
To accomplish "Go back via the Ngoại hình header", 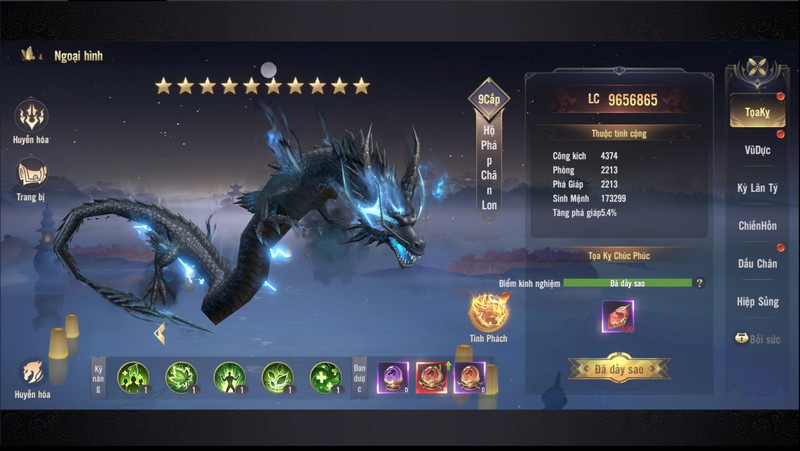I will (x=30, y=56).
